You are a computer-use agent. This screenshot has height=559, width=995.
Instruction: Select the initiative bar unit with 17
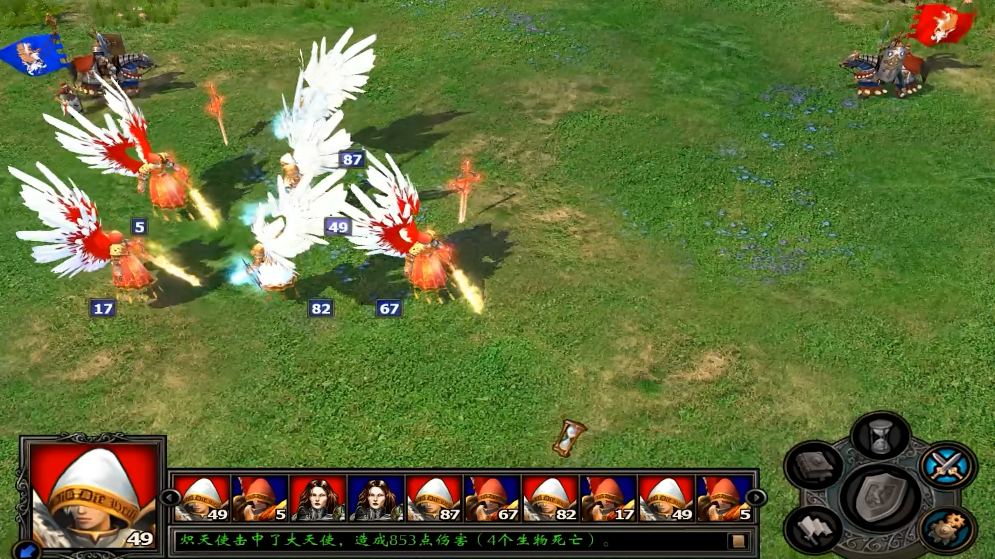click(x=608, y=498)
